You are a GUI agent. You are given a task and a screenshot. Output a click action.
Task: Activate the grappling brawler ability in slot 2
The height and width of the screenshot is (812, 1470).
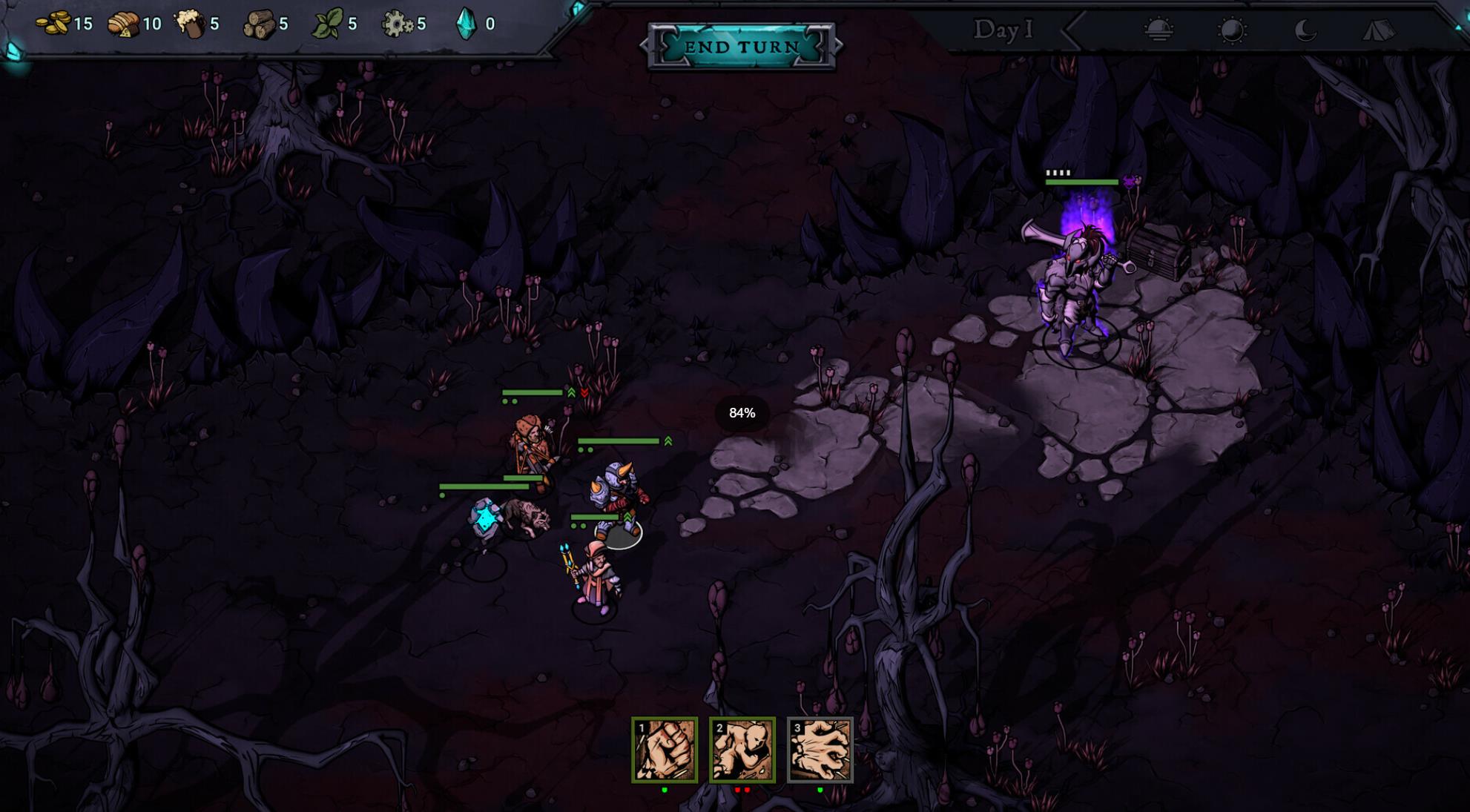pyautogui.click(x=742, y=750)
